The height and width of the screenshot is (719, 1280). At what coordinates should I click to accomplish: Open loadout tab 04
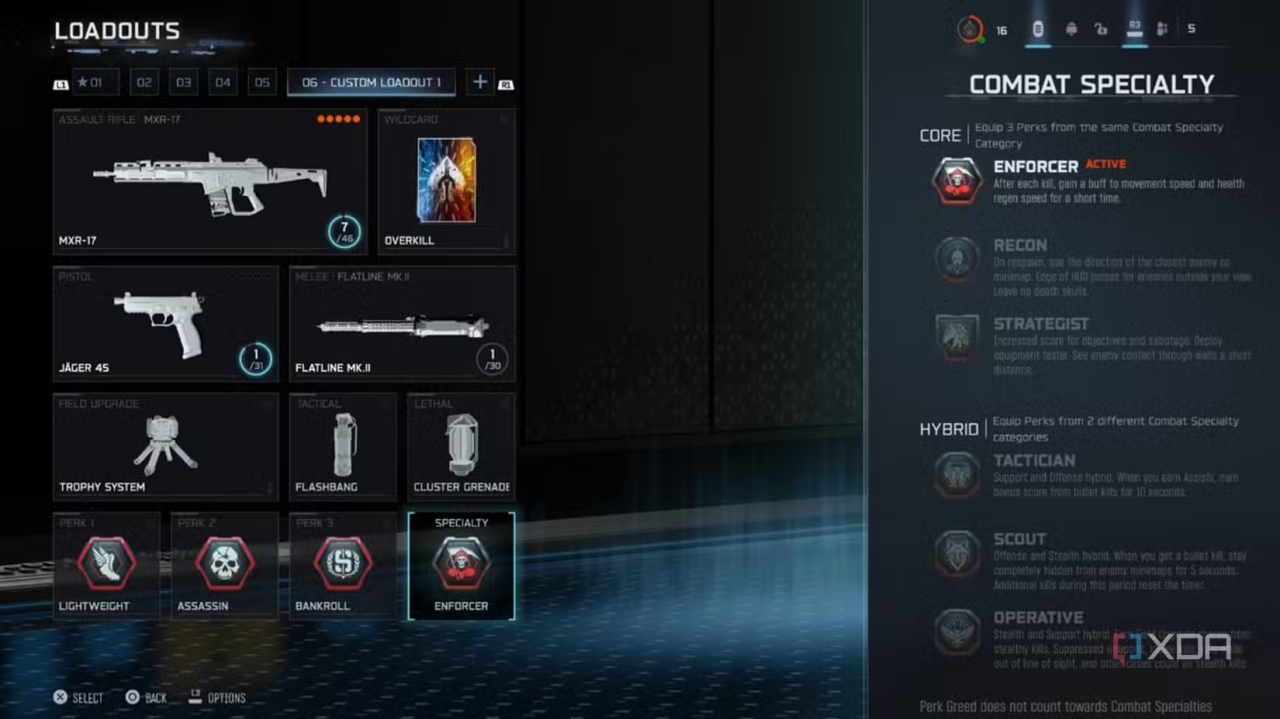(x=222, y=82)
